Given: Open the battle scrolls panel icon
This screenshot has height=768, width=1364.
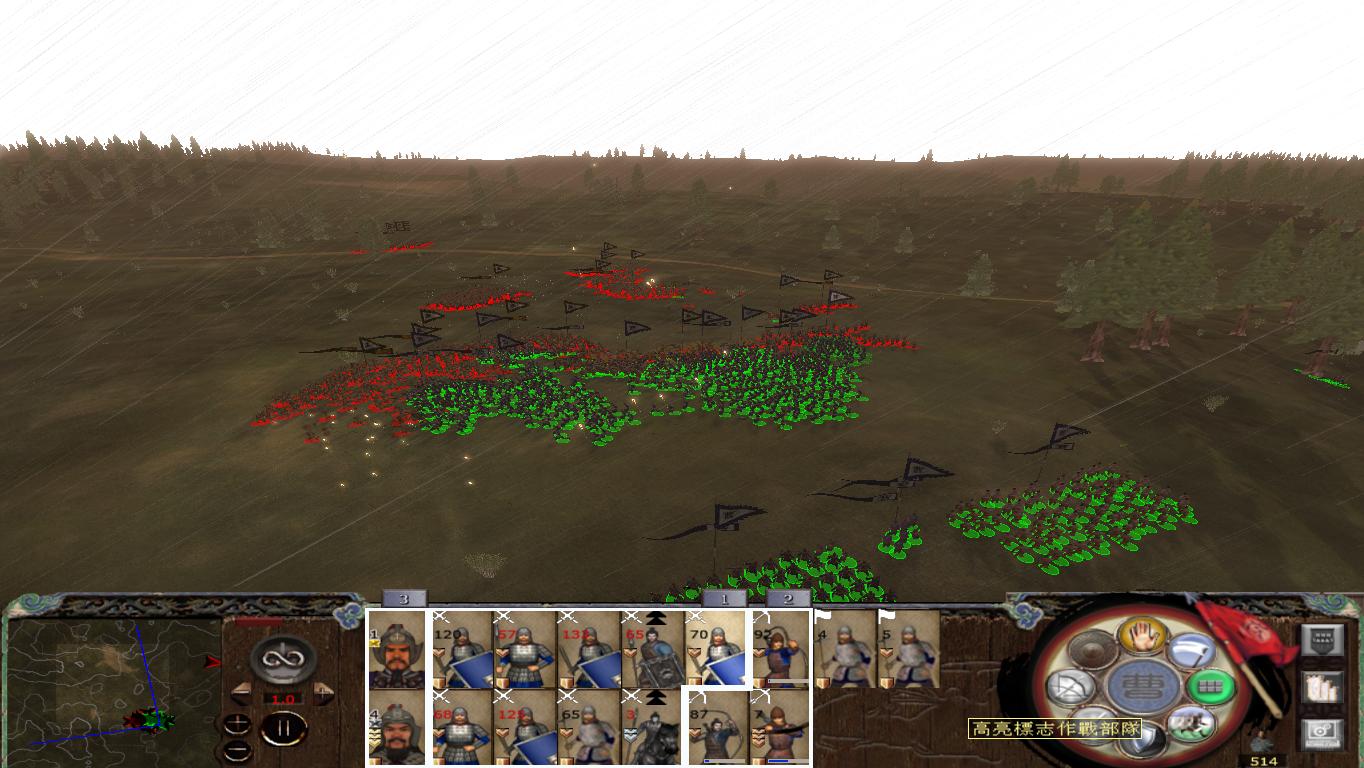Looking at the screenshot, I should (1321, 688).
